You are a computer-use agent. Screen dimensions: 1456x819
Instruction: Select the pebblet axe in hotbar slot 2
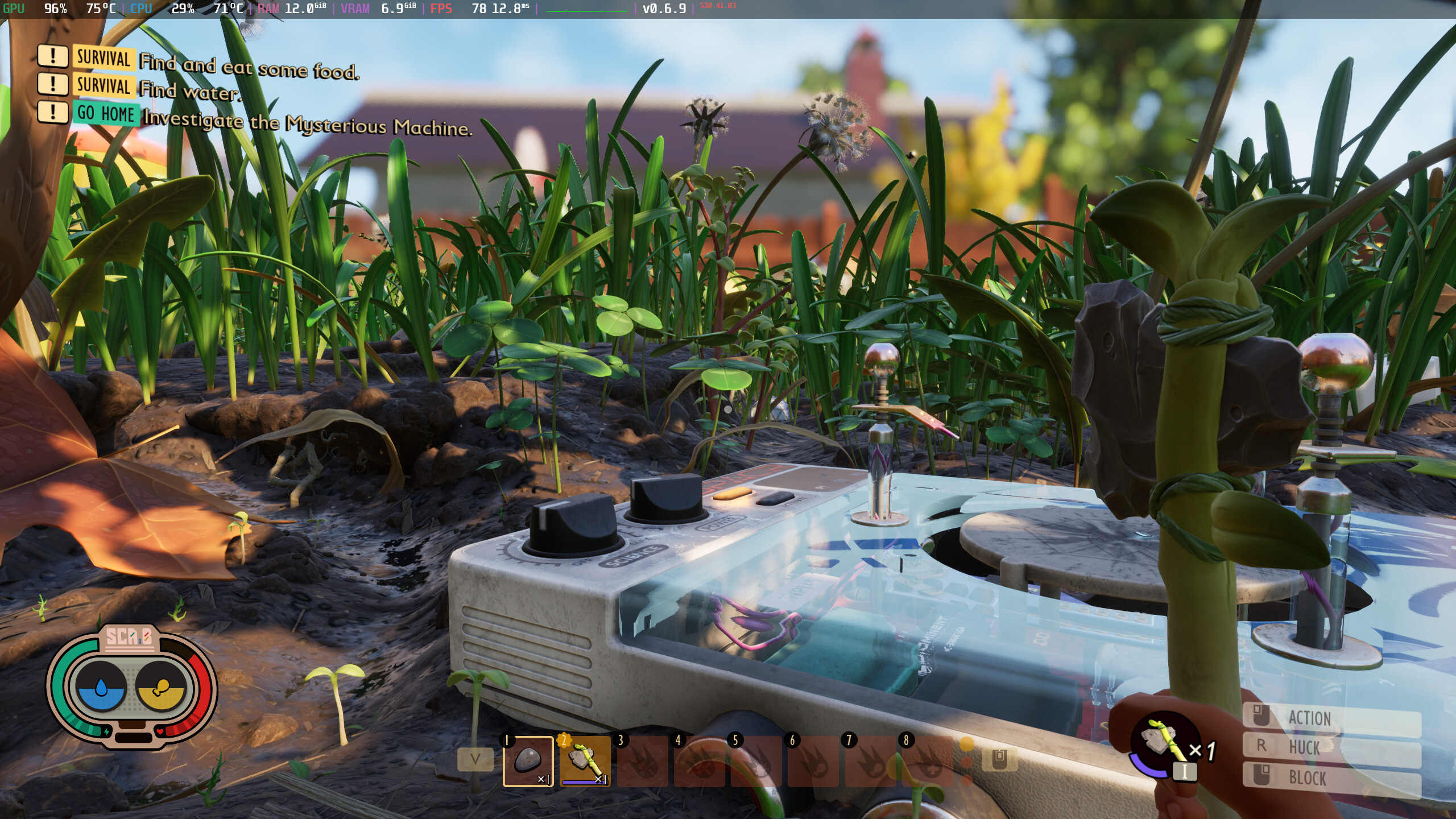(x=585, y=761)
